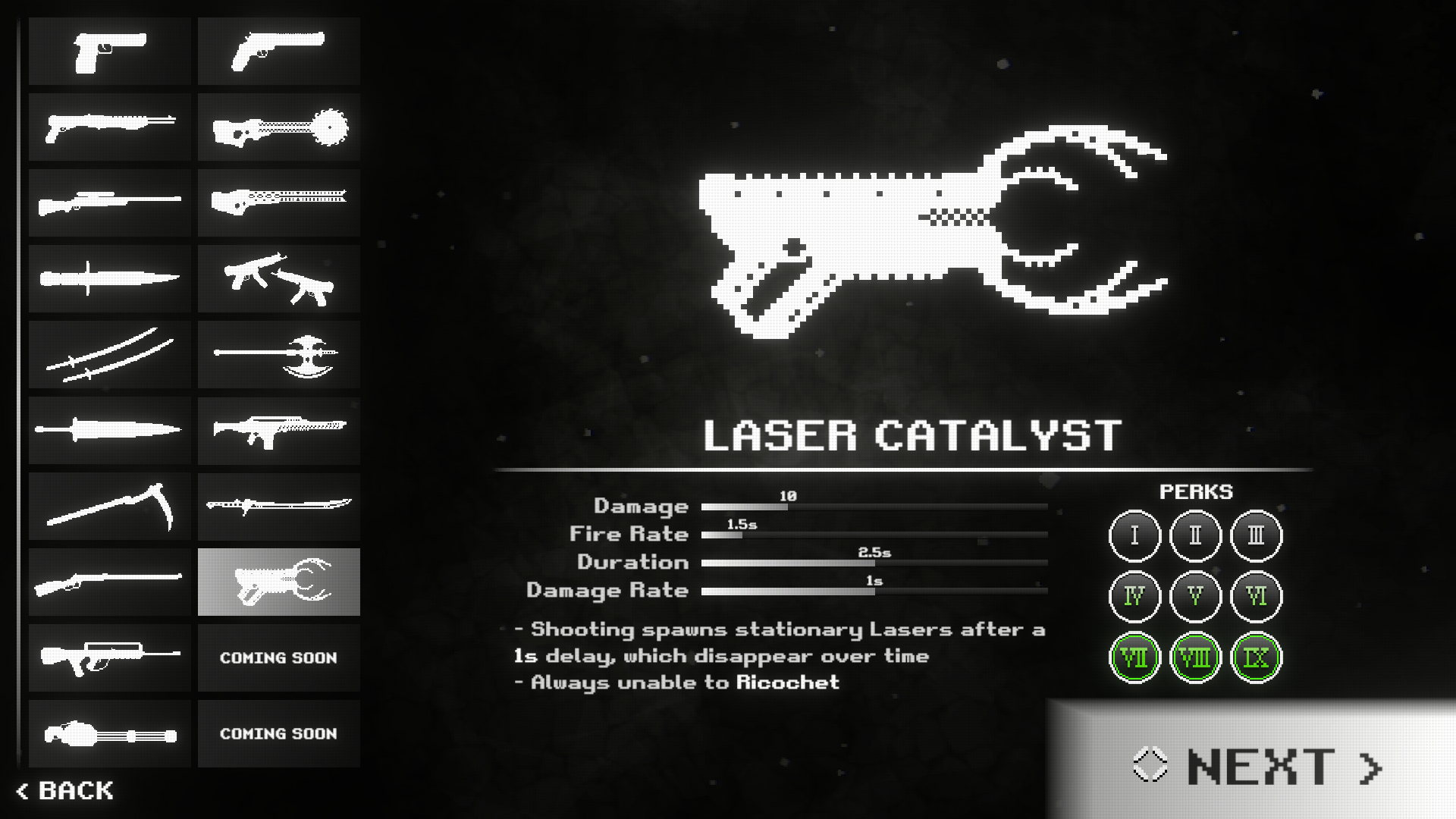Choose the battle axe weapon
Screen dimensions: 1456x819
click(278, 354)
